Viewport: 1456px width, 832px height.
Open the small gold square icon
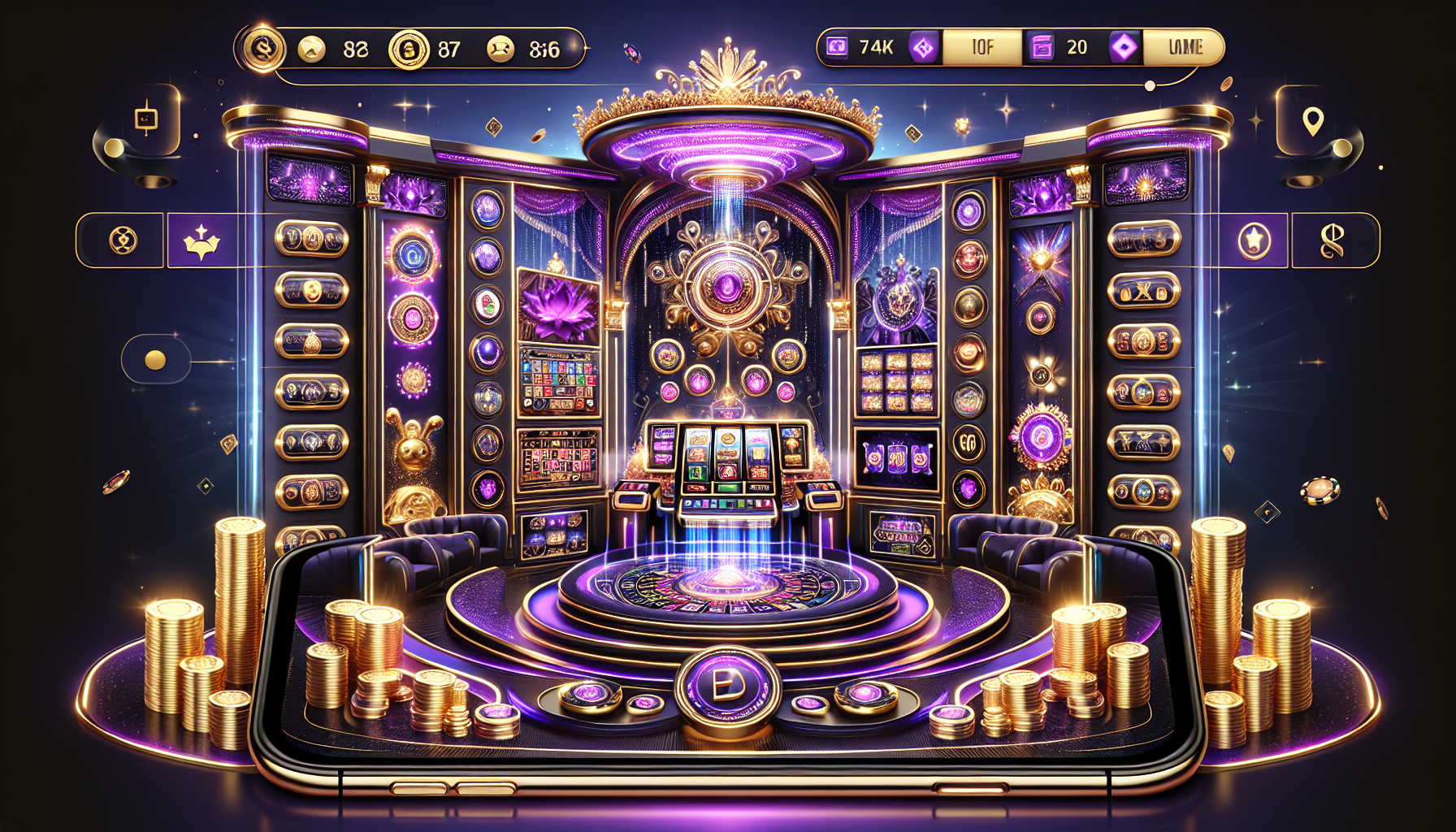pyautogui.click(x=146, y=119)
